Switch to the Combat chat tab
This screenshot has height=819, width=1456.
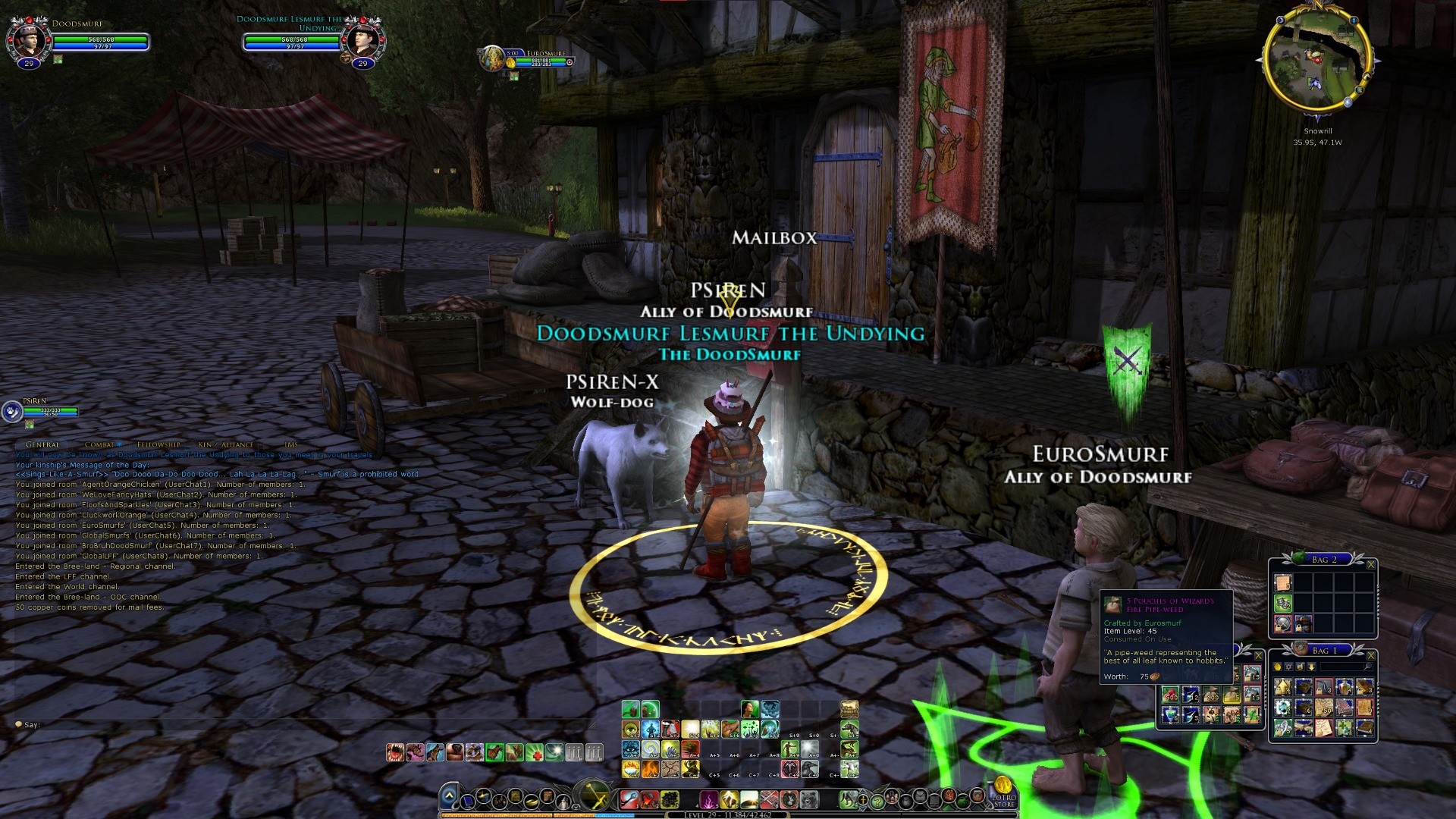[x=99, y=444]
